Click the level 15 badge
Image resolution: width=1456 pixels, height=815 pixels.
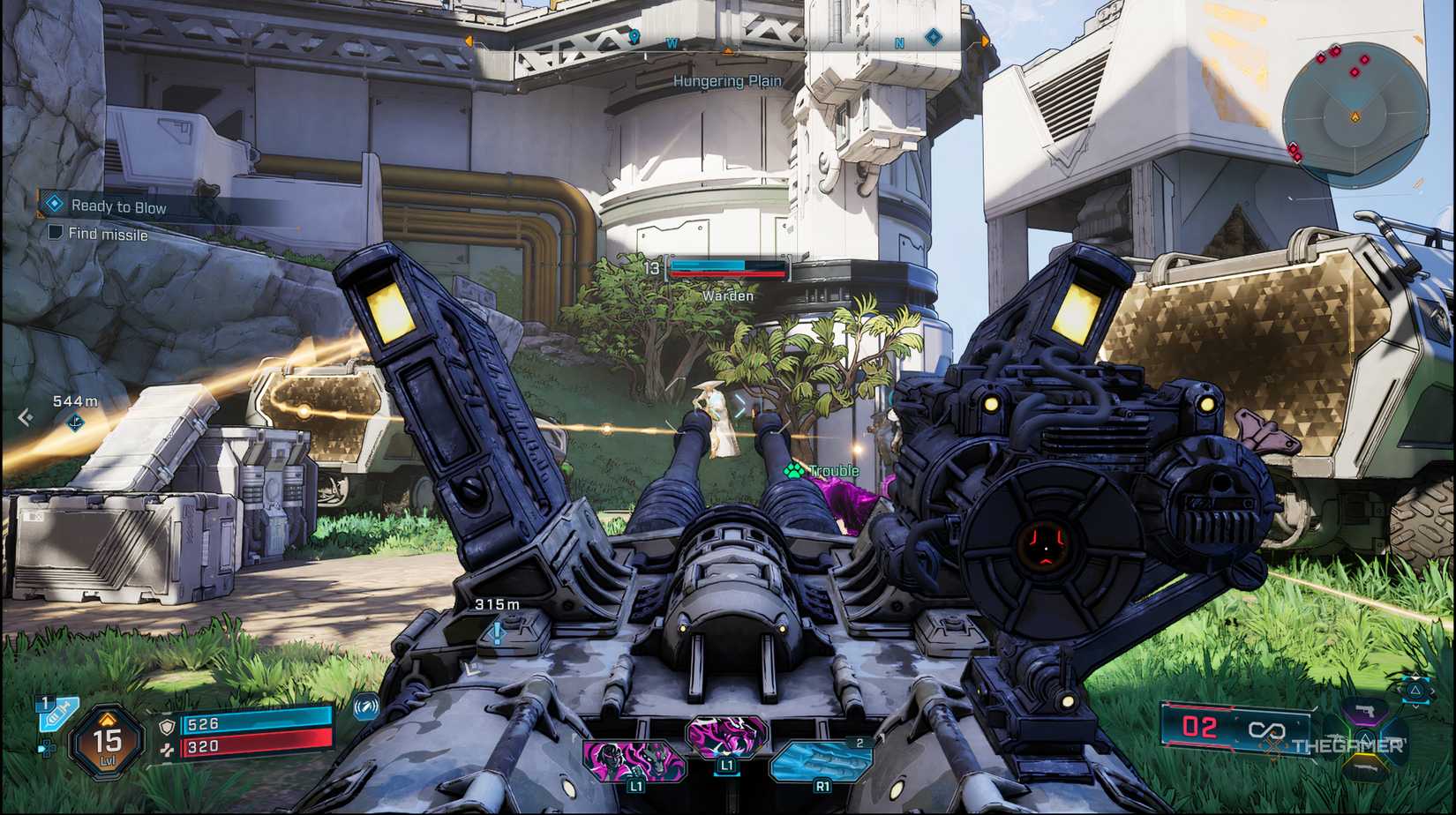106,740
